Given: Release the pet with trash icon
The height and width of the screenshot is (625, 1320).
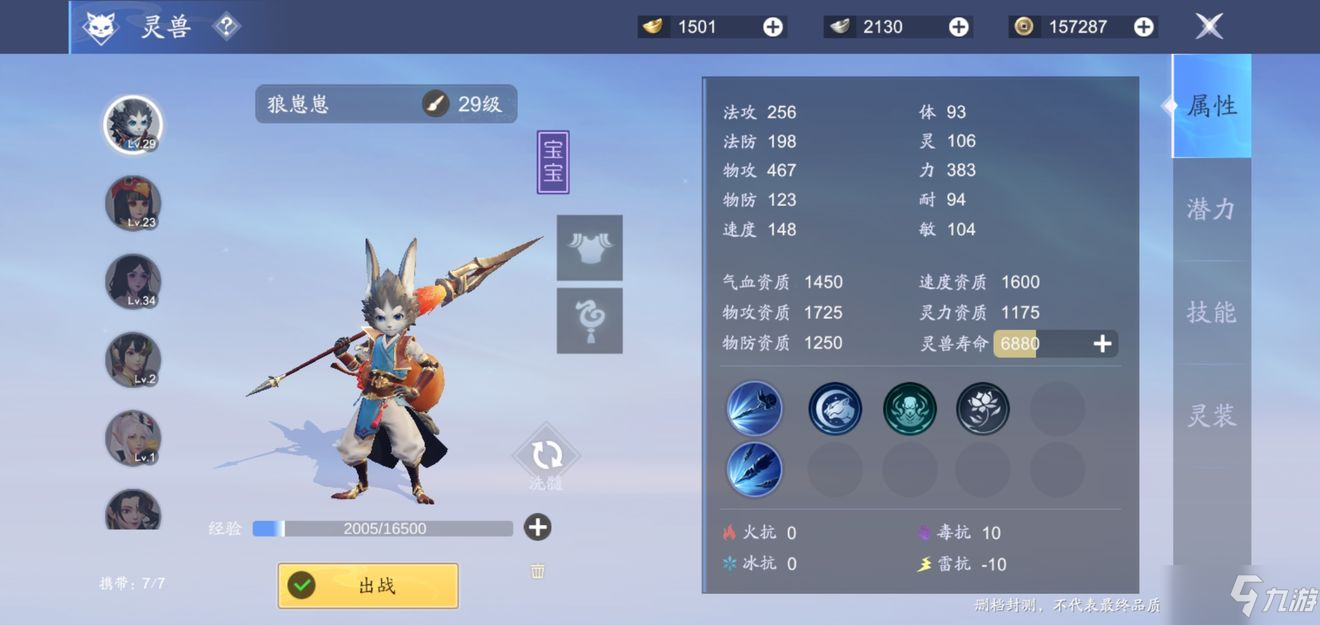Looking at the screenshot, I should 538,571.
